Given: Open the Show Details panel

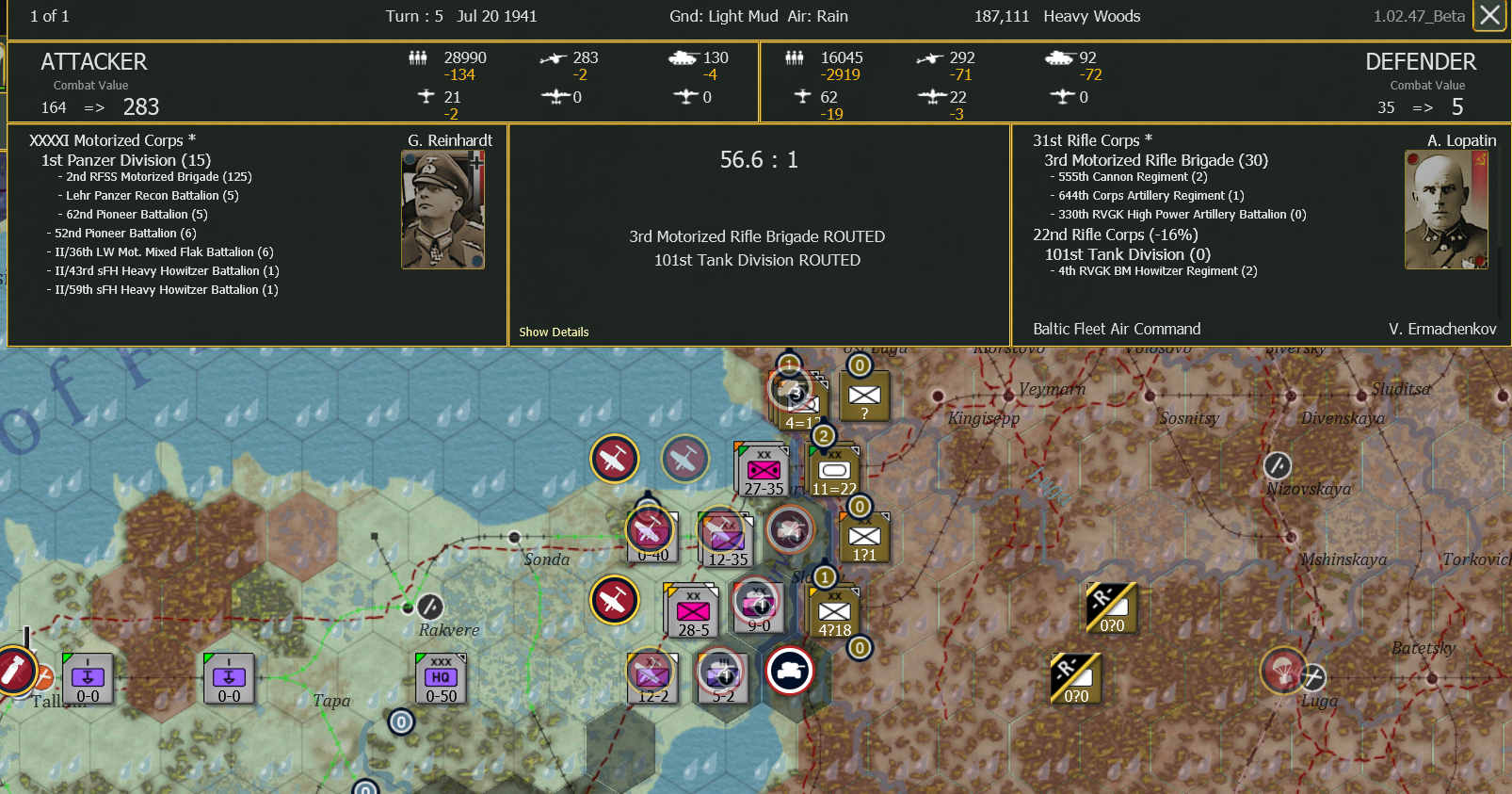Looking at the screenshot, I should coord(554,332).
